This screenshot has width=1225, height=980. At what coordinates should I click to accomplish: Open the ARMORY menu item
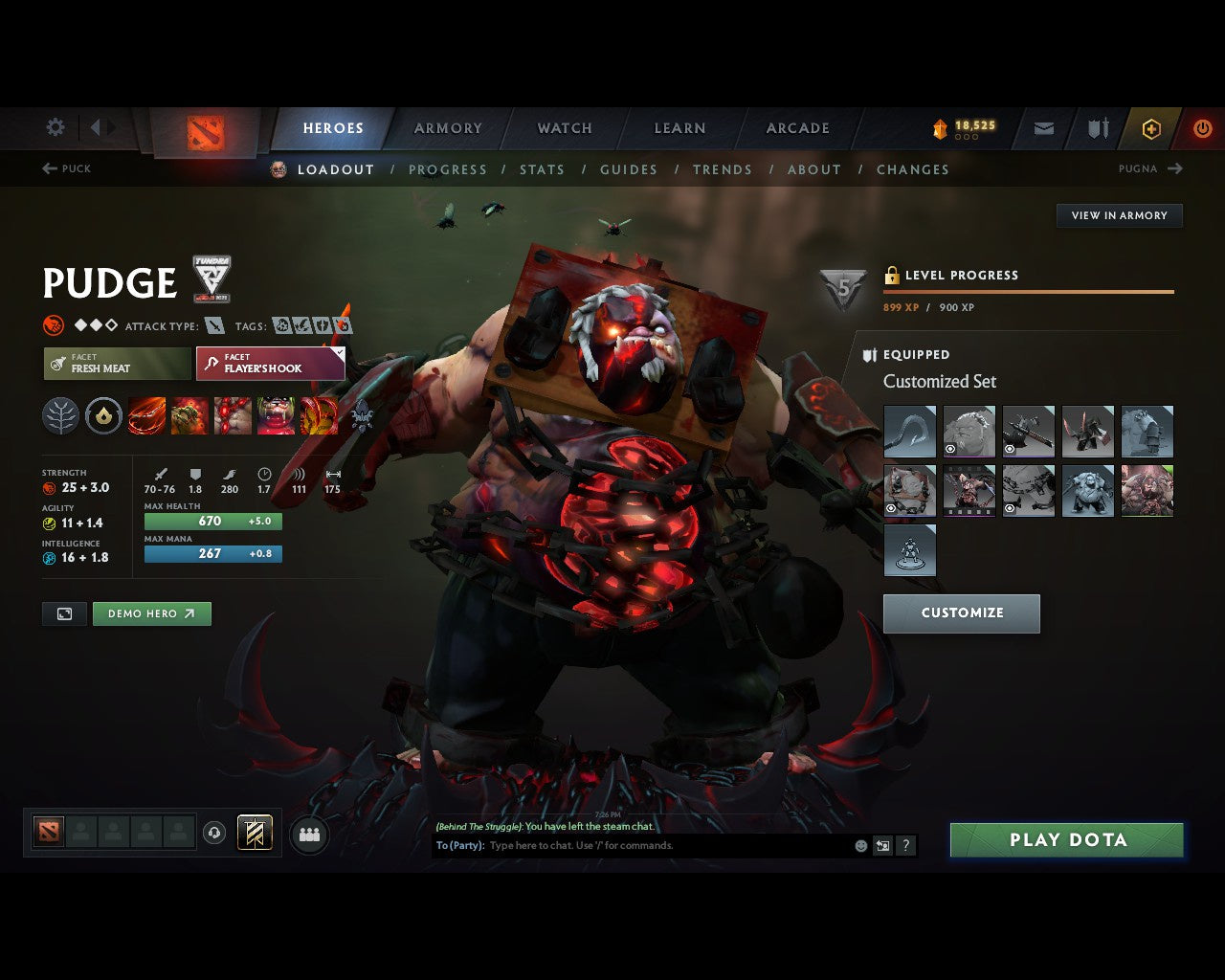click(447, 127)
